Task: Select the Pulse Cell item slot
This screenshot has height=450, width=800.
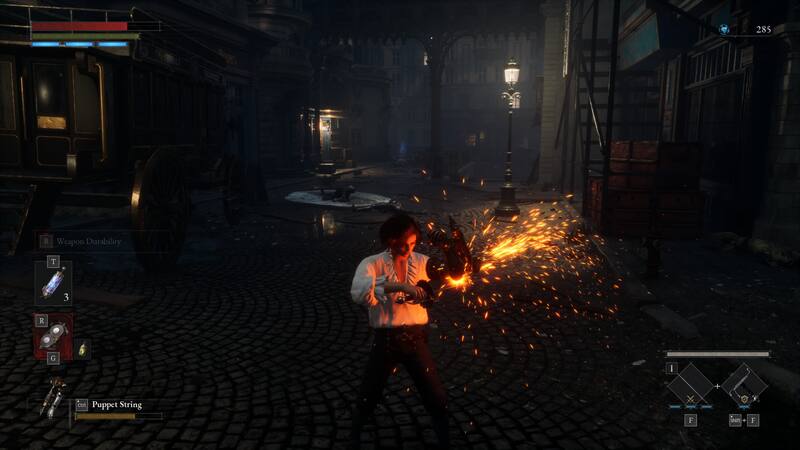Action: point(52,283)
